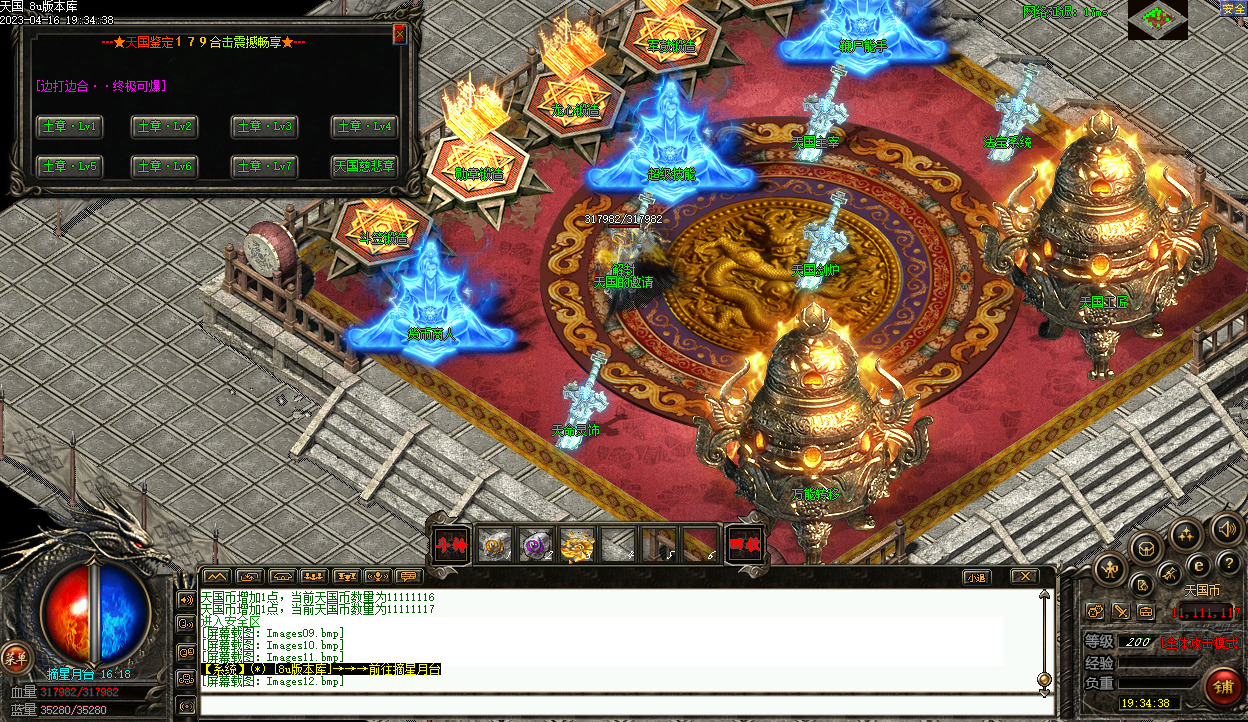Use the purple swirl scroll in hotbar slot 2
Screen dimensions: 1248x722
click(536, 545)
